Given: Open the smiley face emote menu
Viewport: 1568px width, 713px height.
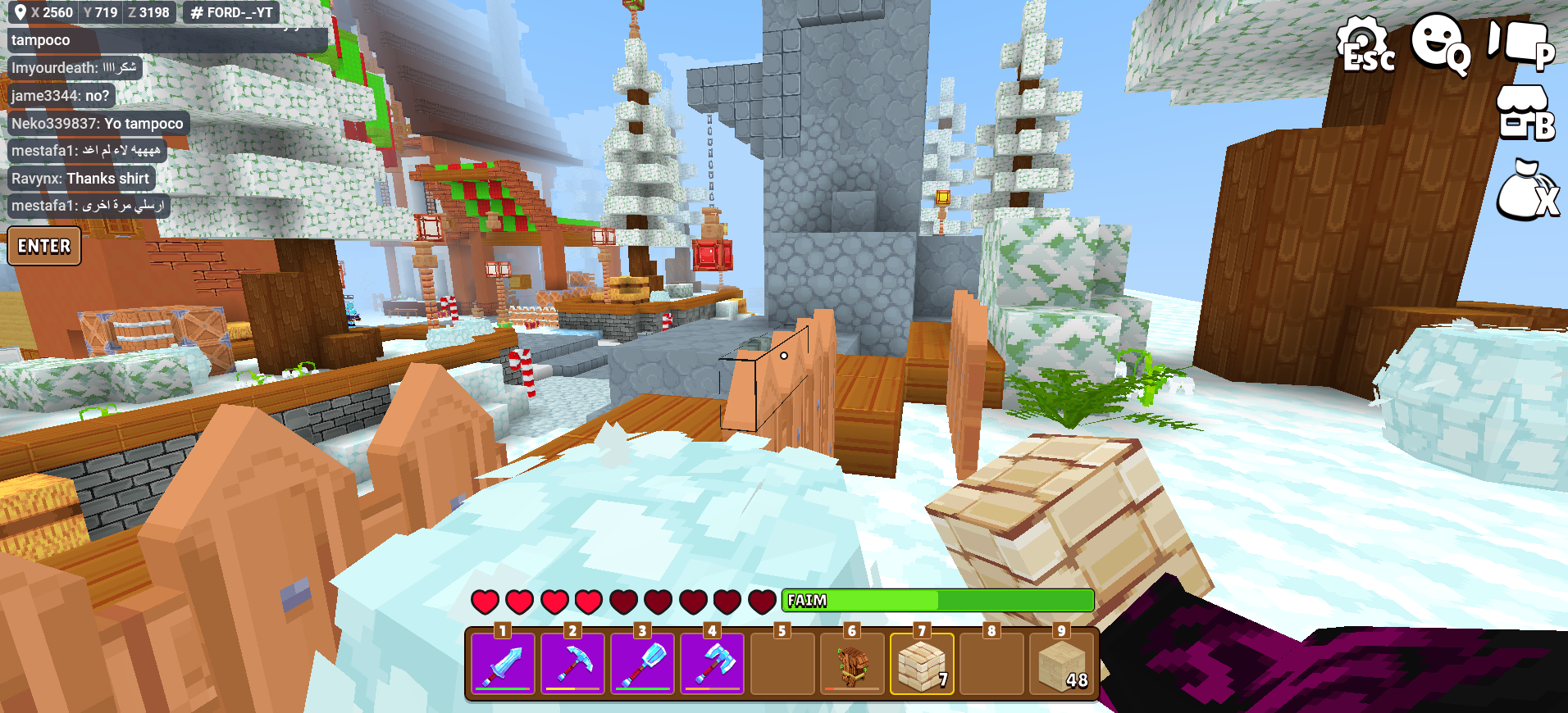Looking at the screenshot, I should click(1438, 43).
